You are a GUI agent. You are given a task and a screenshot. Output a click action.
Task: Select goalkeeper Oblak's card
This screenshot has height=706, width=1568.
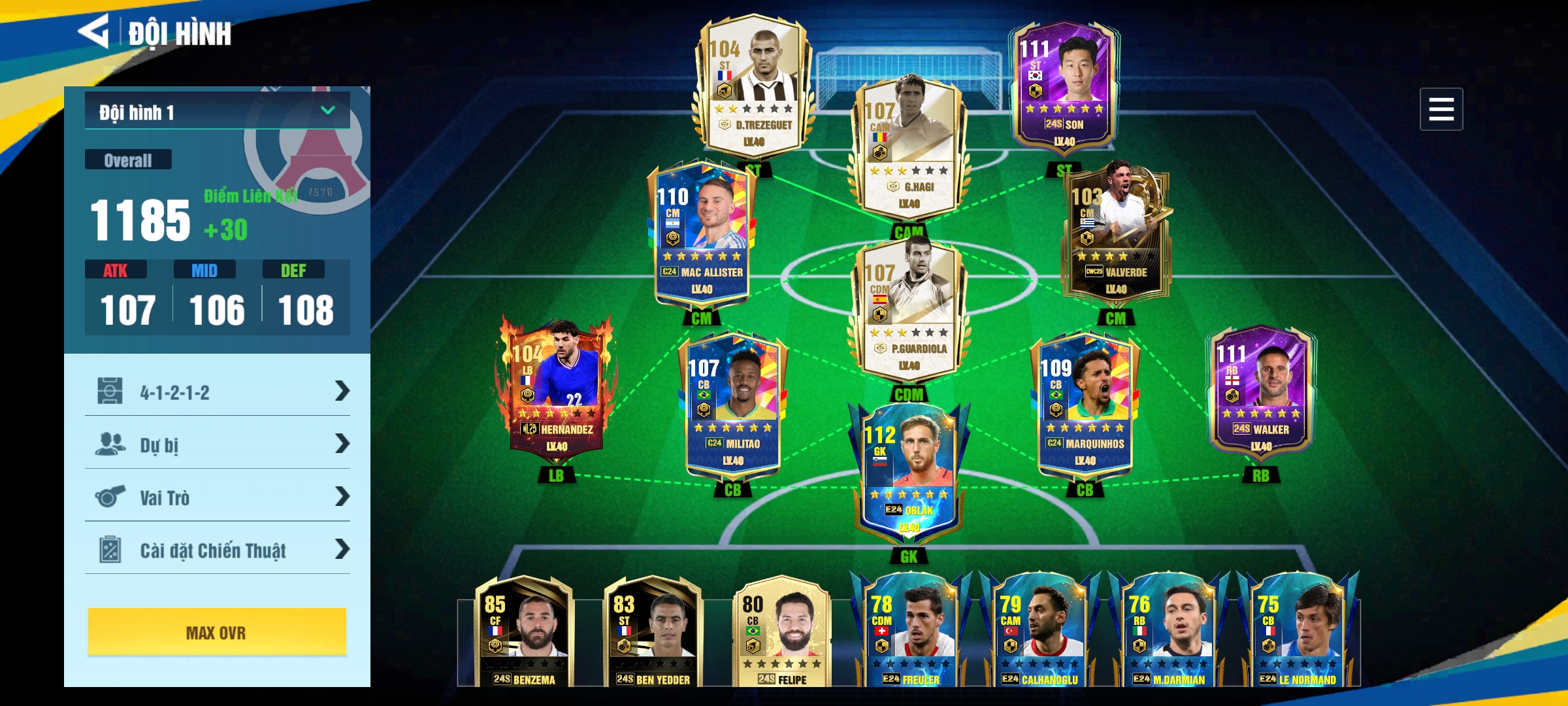pyautogui.click(x=909, y=474)
